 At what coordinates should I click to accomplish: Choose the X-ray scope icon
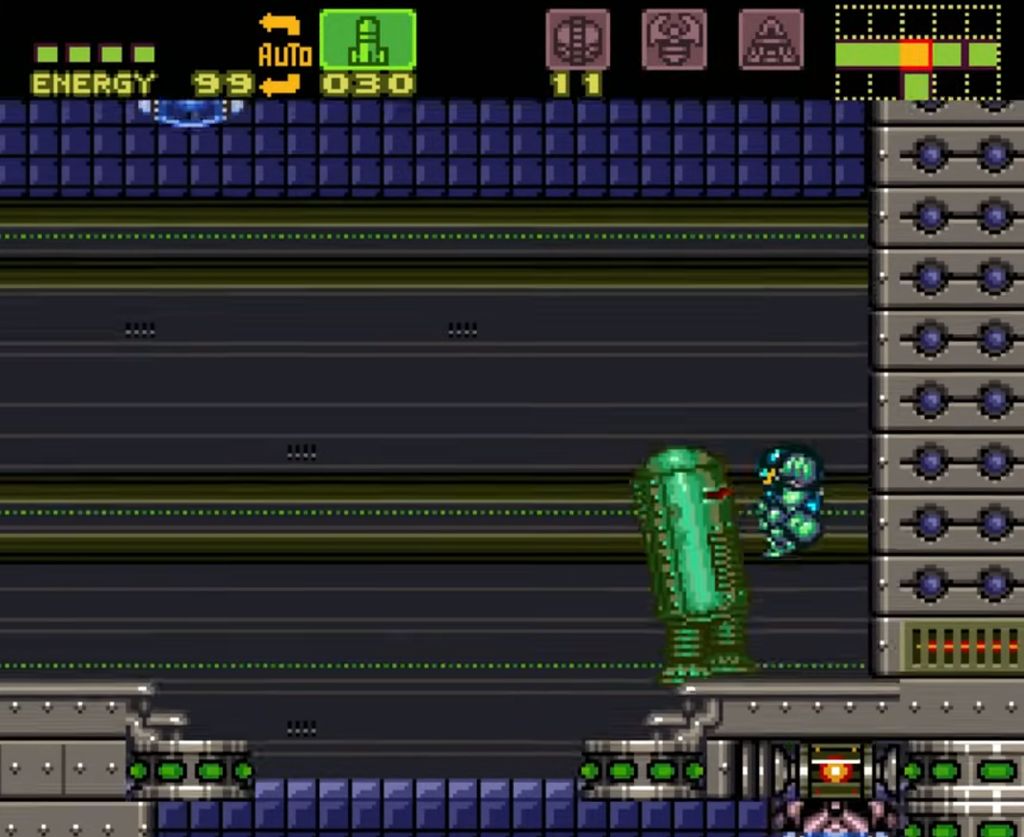pos(770,40)
